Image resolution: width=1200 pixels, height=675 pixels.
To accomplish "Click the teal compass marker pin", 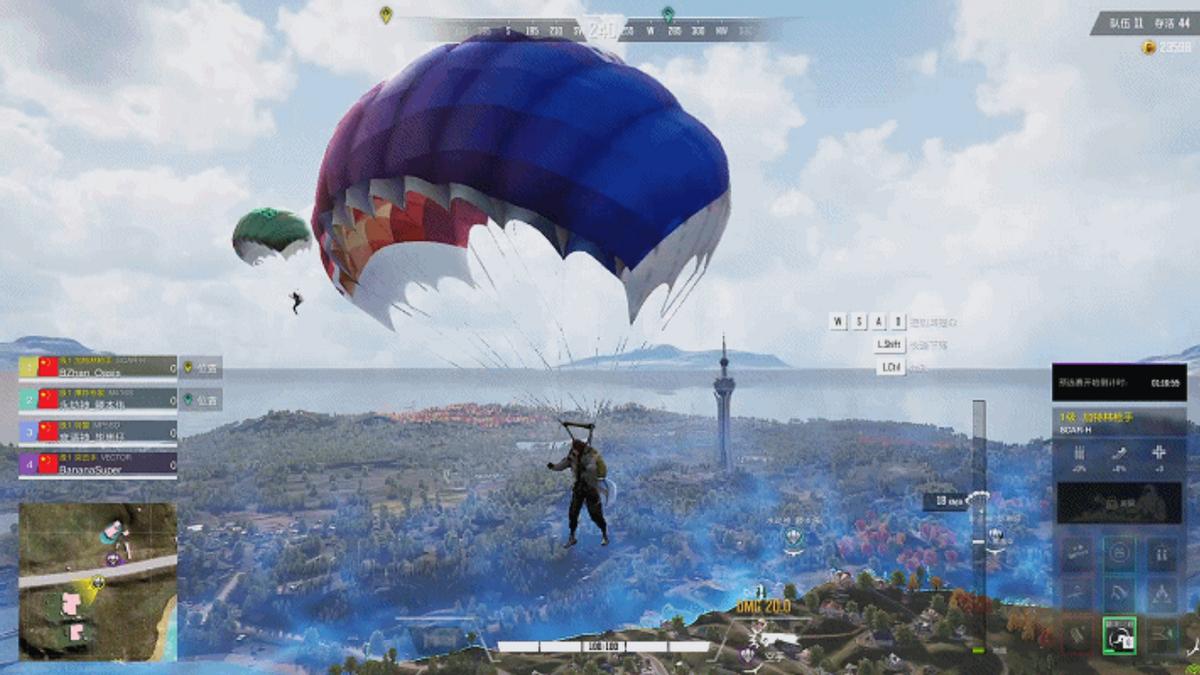I will point(667,15).
